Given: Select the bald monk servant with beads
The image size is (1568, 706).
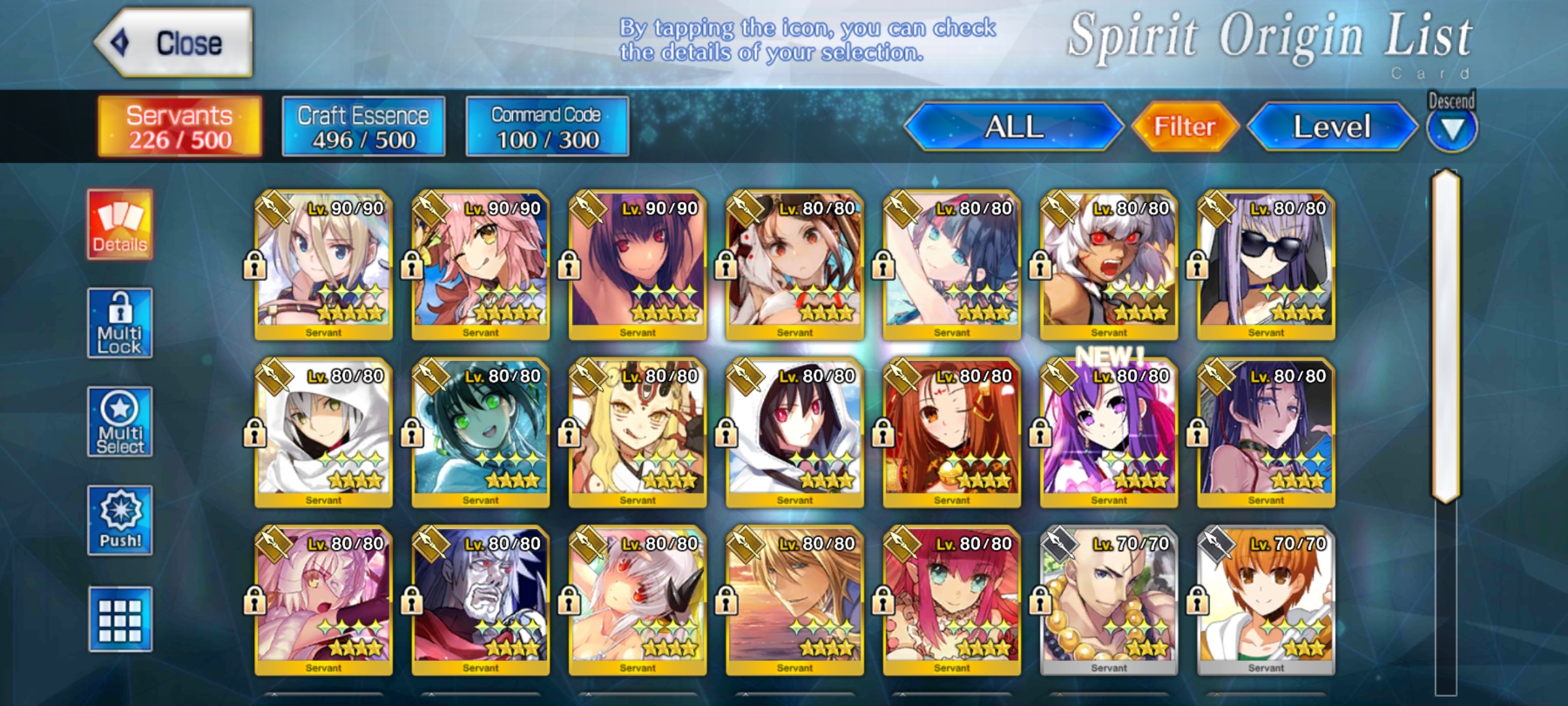Looking at the screenshot, I should click(1109, 600).
